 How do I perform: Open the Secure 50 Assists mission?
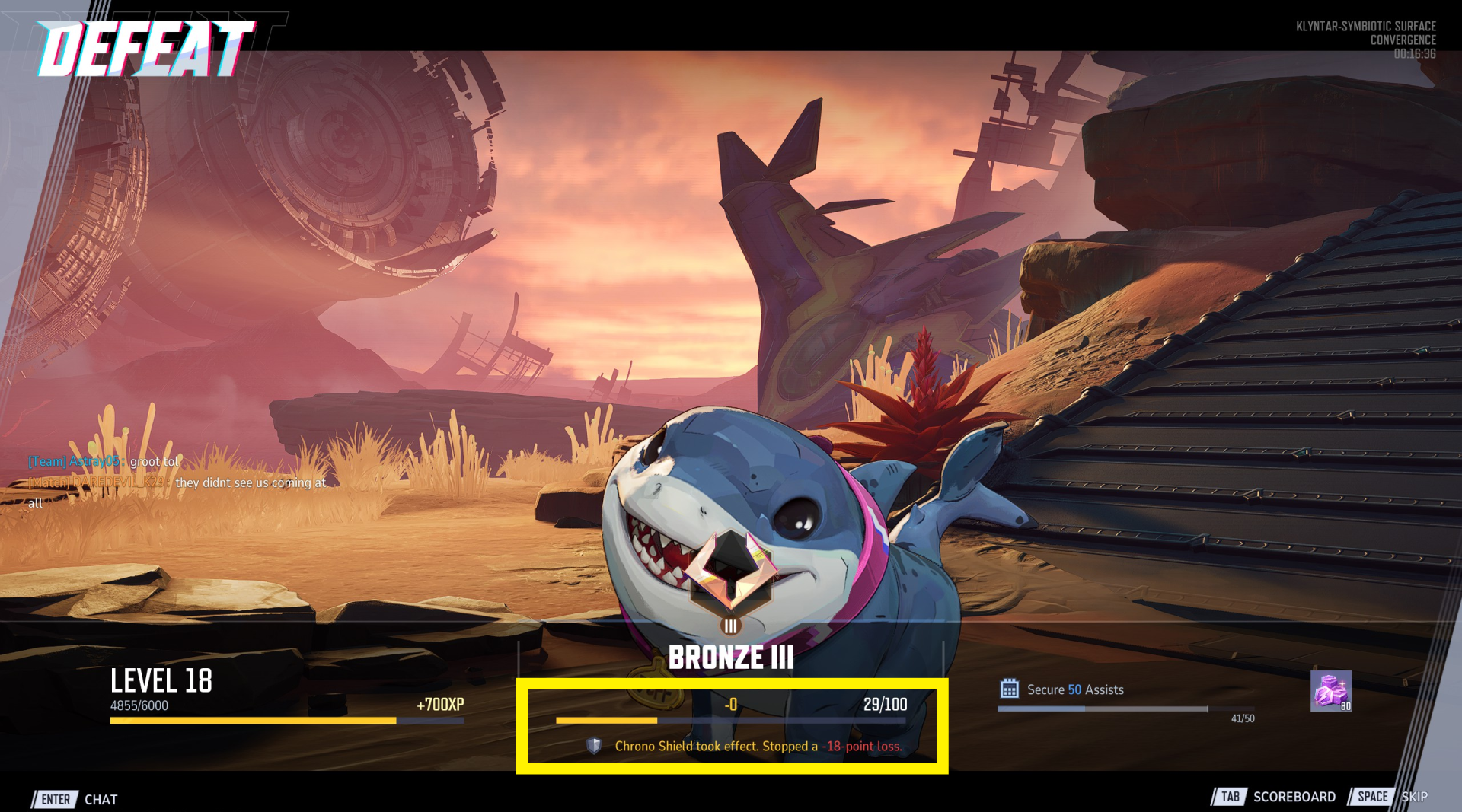1074,689
